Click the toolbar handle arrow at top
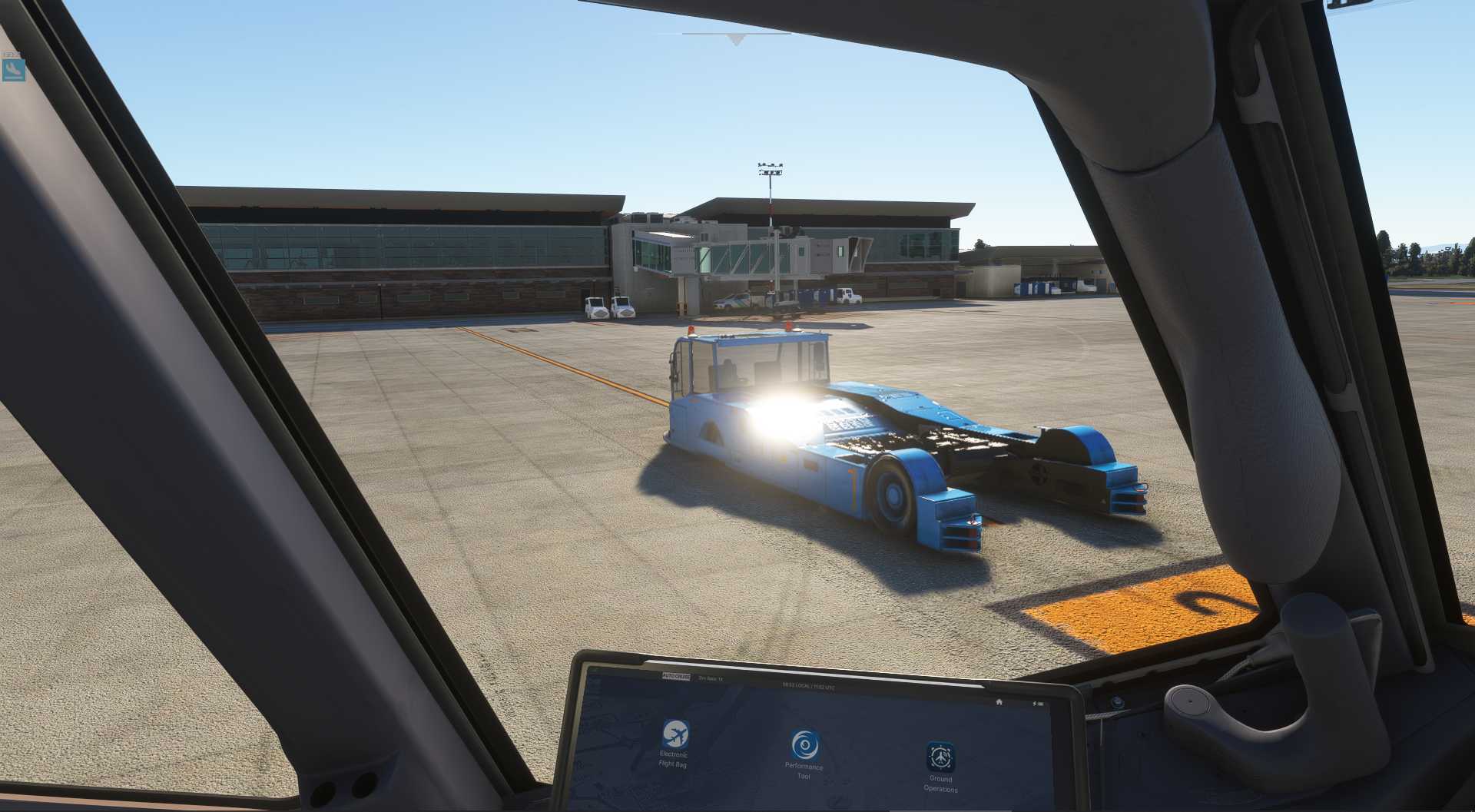This screenshot has width=1475, height=812. coord(737,39)
